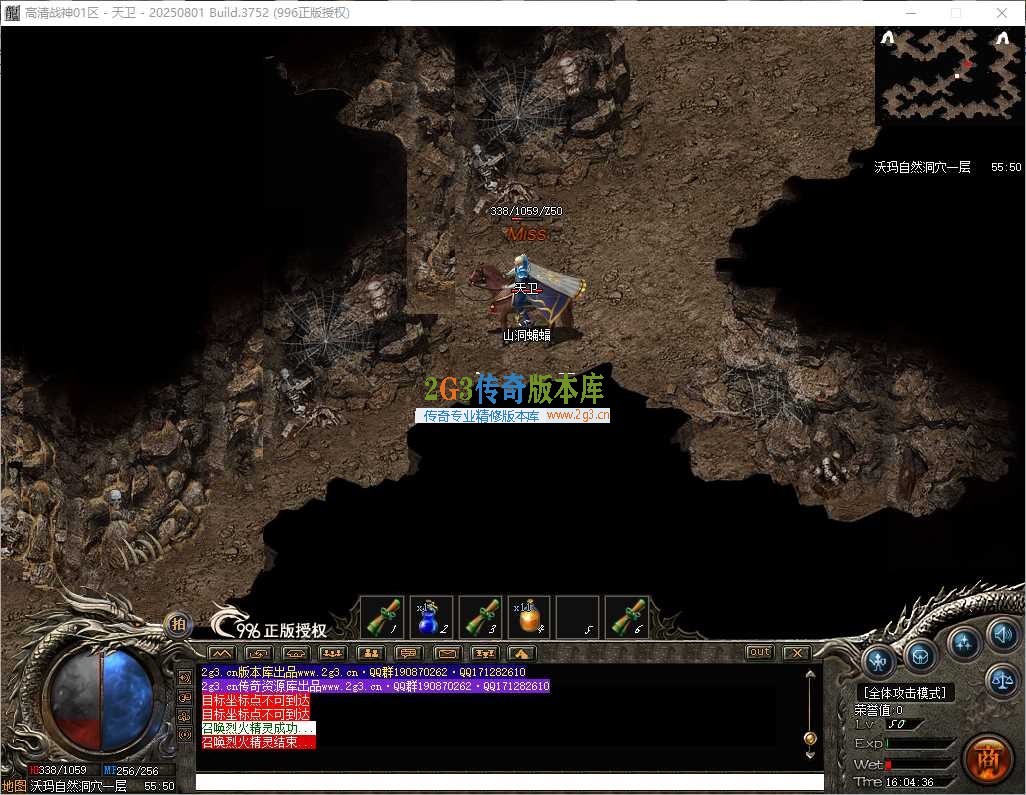Use the orange potion in slot 4

529,617
